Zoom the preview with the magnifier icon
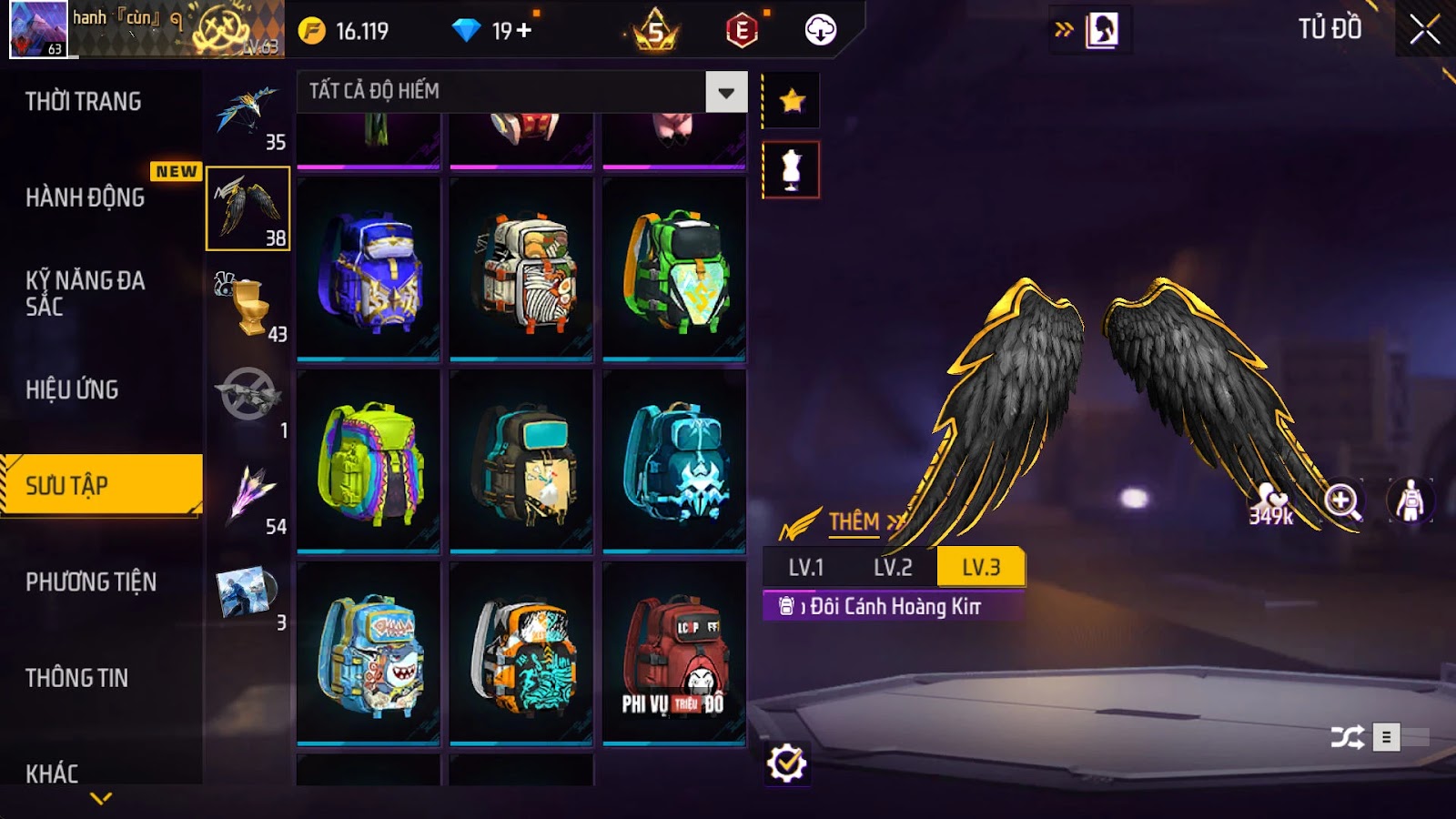1456x819 pixels. pos(1342,501)
